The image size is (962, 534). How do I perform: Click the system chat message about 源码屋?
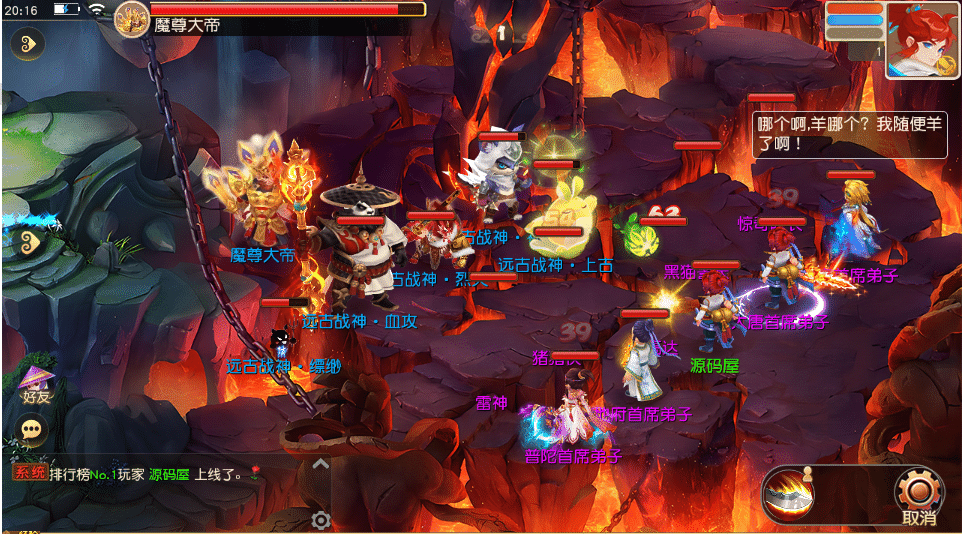pyautogui.click(x=140, y=474)
